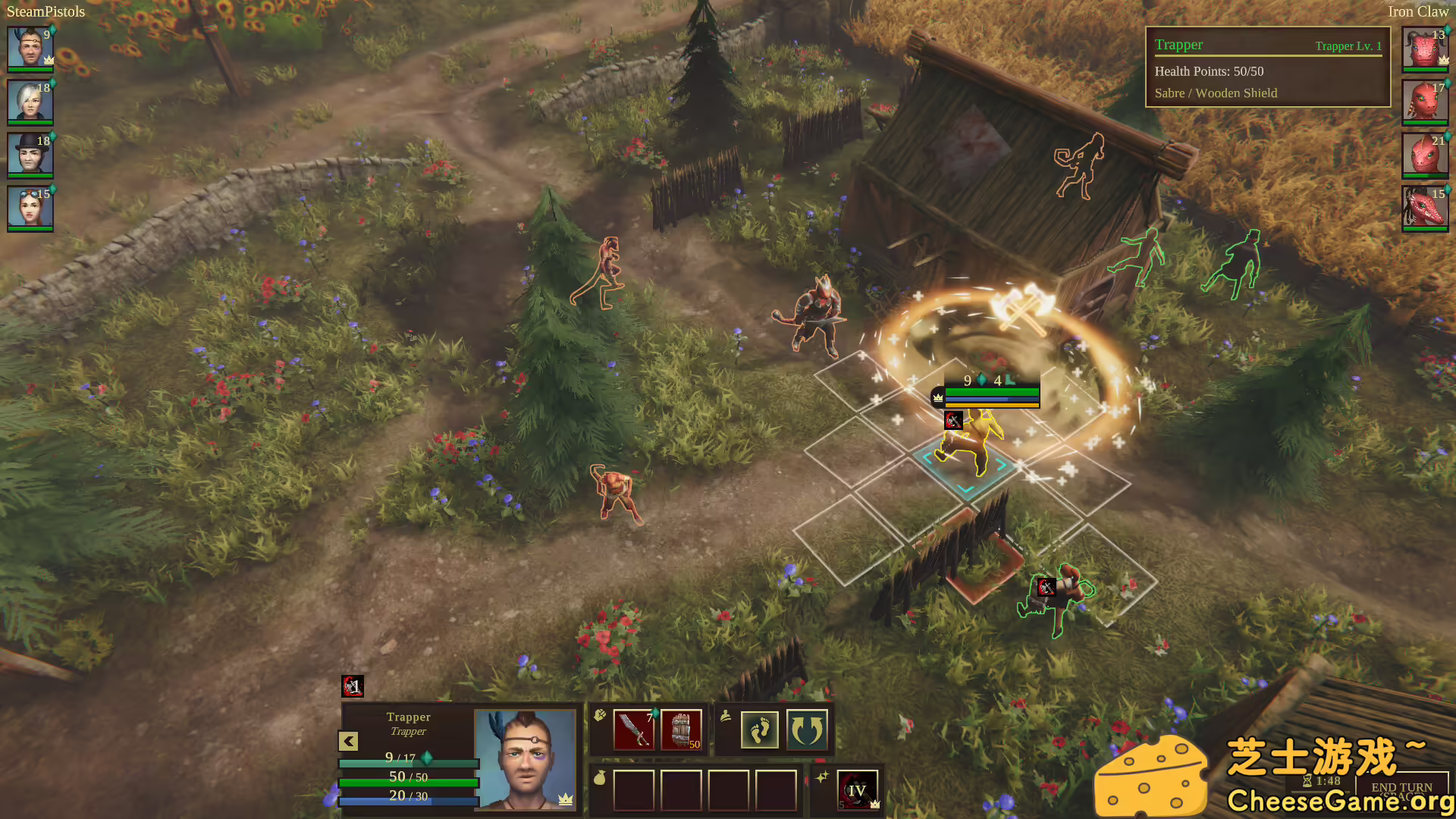Inspect the Iron Claw enemy portrait numbered 21
This screenshot has height=819, width=1456.
(1425, 155)
